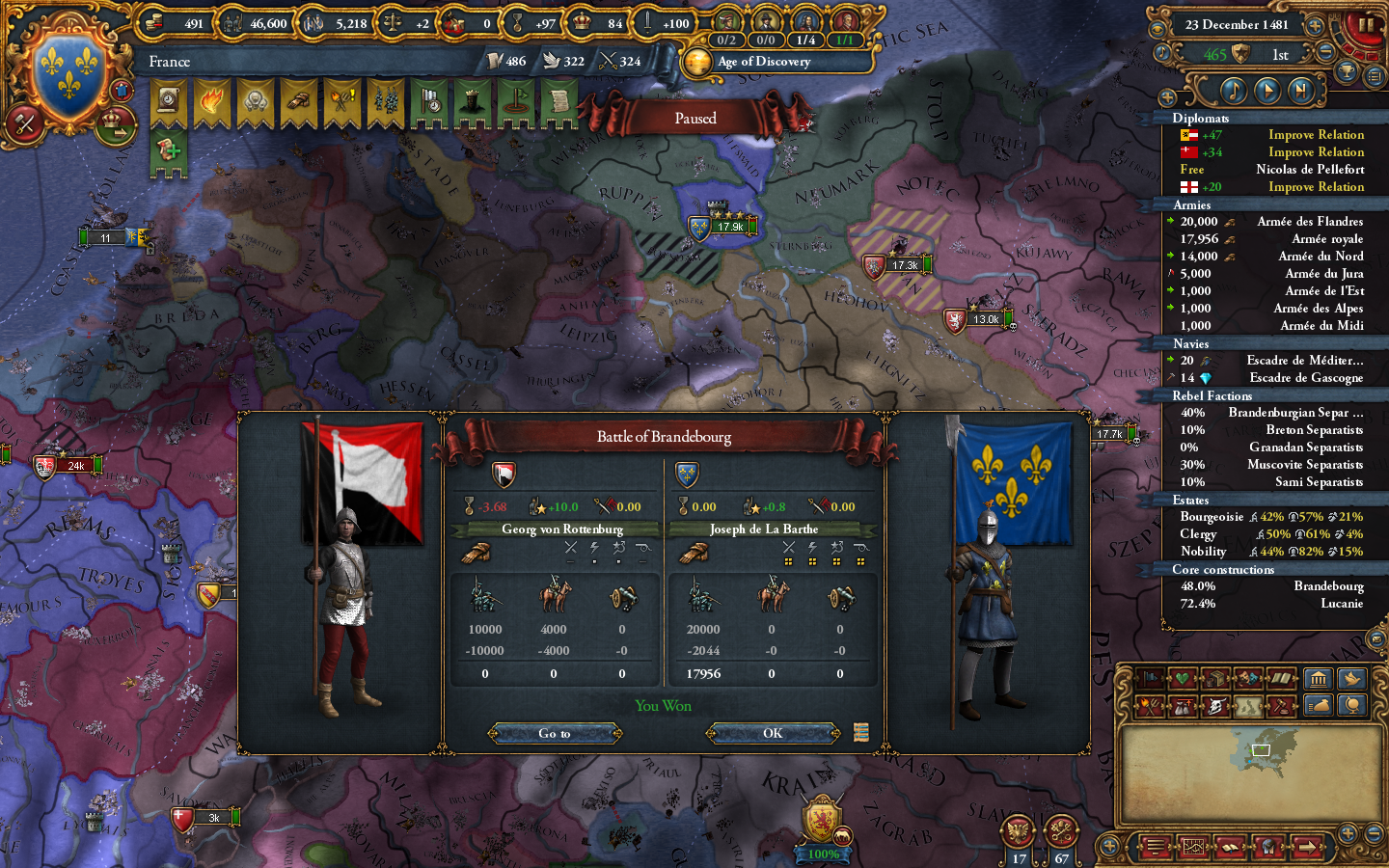Screen dimensions: 1389x868
Task: Open the ledger chart icon
Action: (1194, 848)
